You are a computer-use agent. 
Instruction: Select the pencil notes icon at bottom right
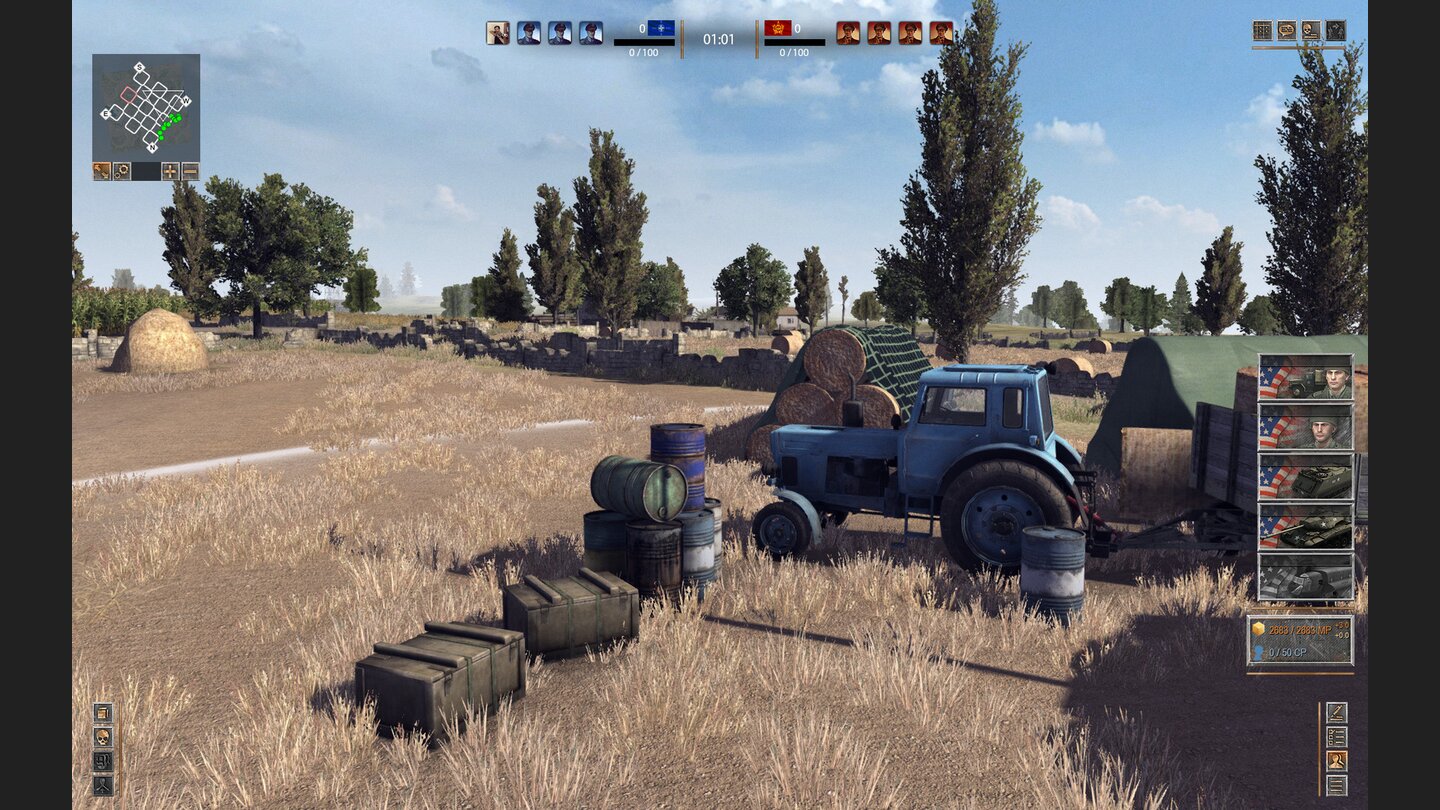coord(1336,711)
